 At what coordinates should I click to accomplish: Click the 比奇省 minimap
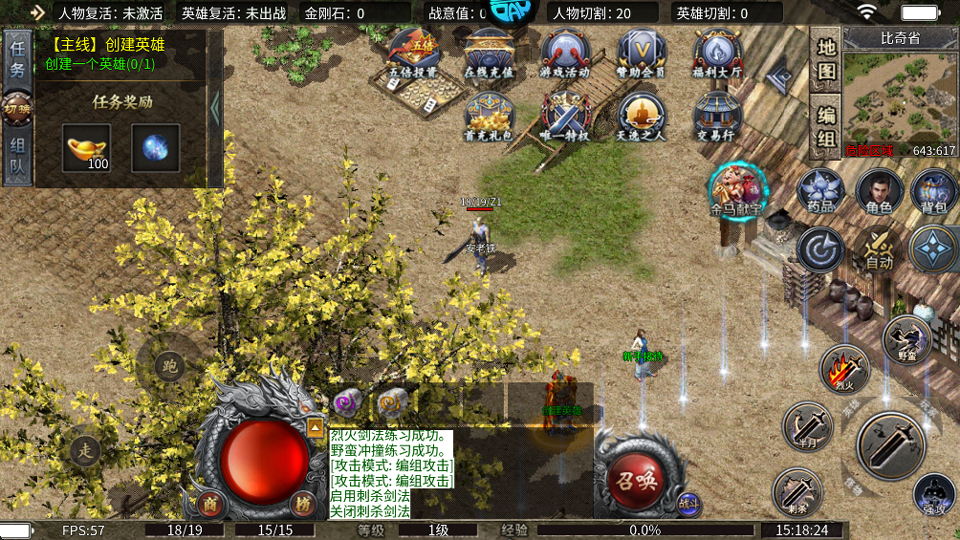click(898, 97)
